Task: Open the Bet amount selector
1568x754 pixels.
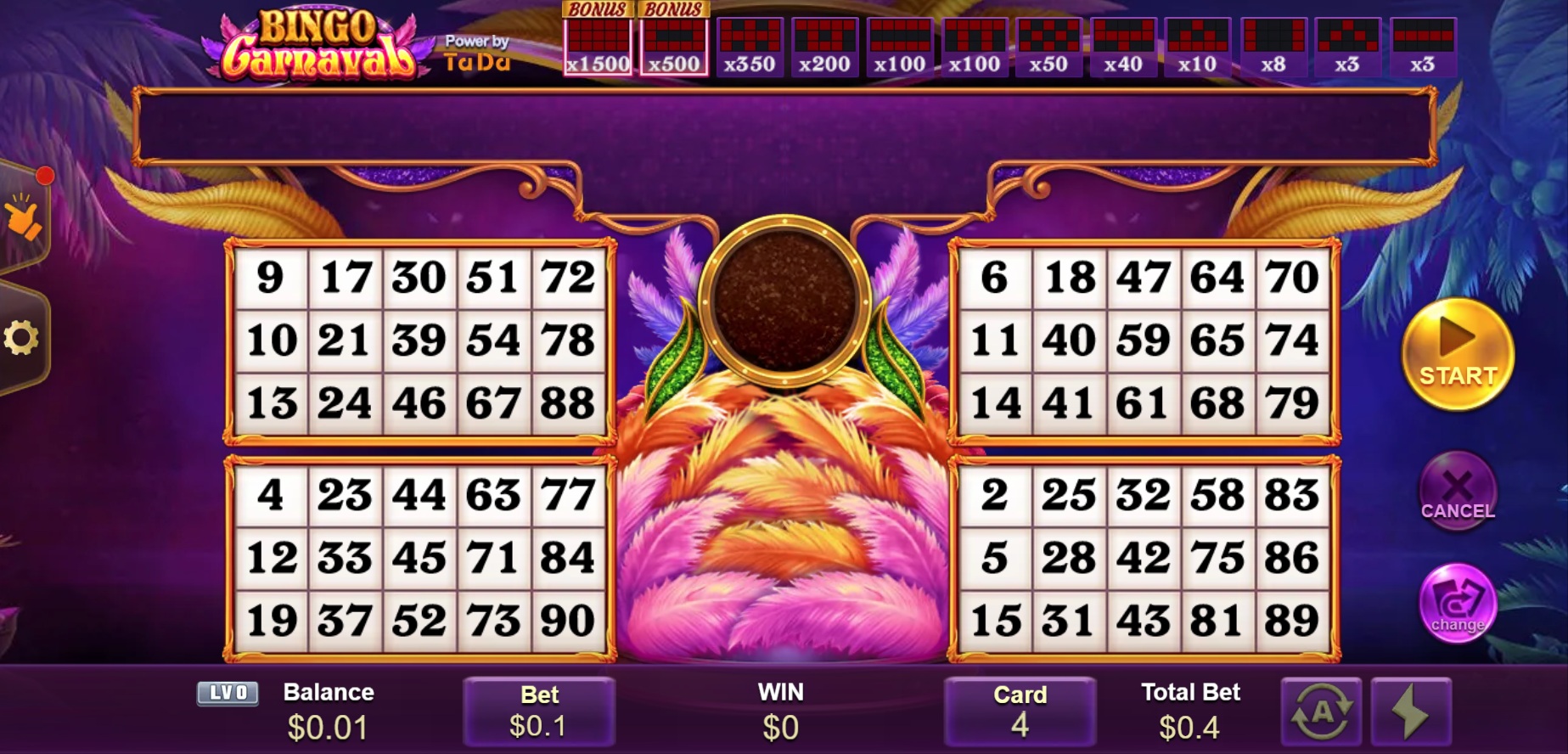Action: [x=538, y=712]
